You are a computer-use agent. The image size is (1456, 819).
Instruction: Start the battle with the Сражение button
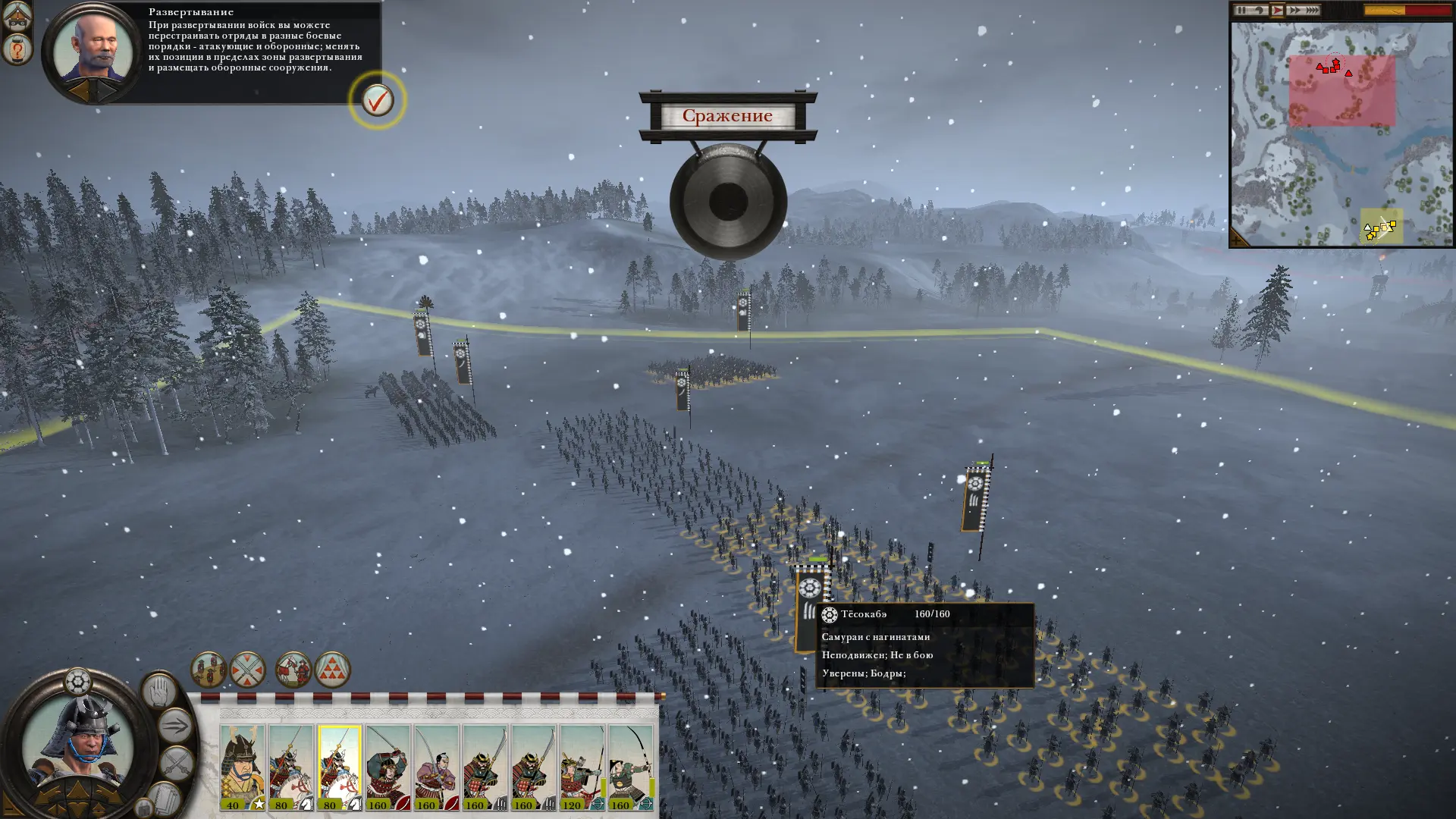(x=727, y=116)
